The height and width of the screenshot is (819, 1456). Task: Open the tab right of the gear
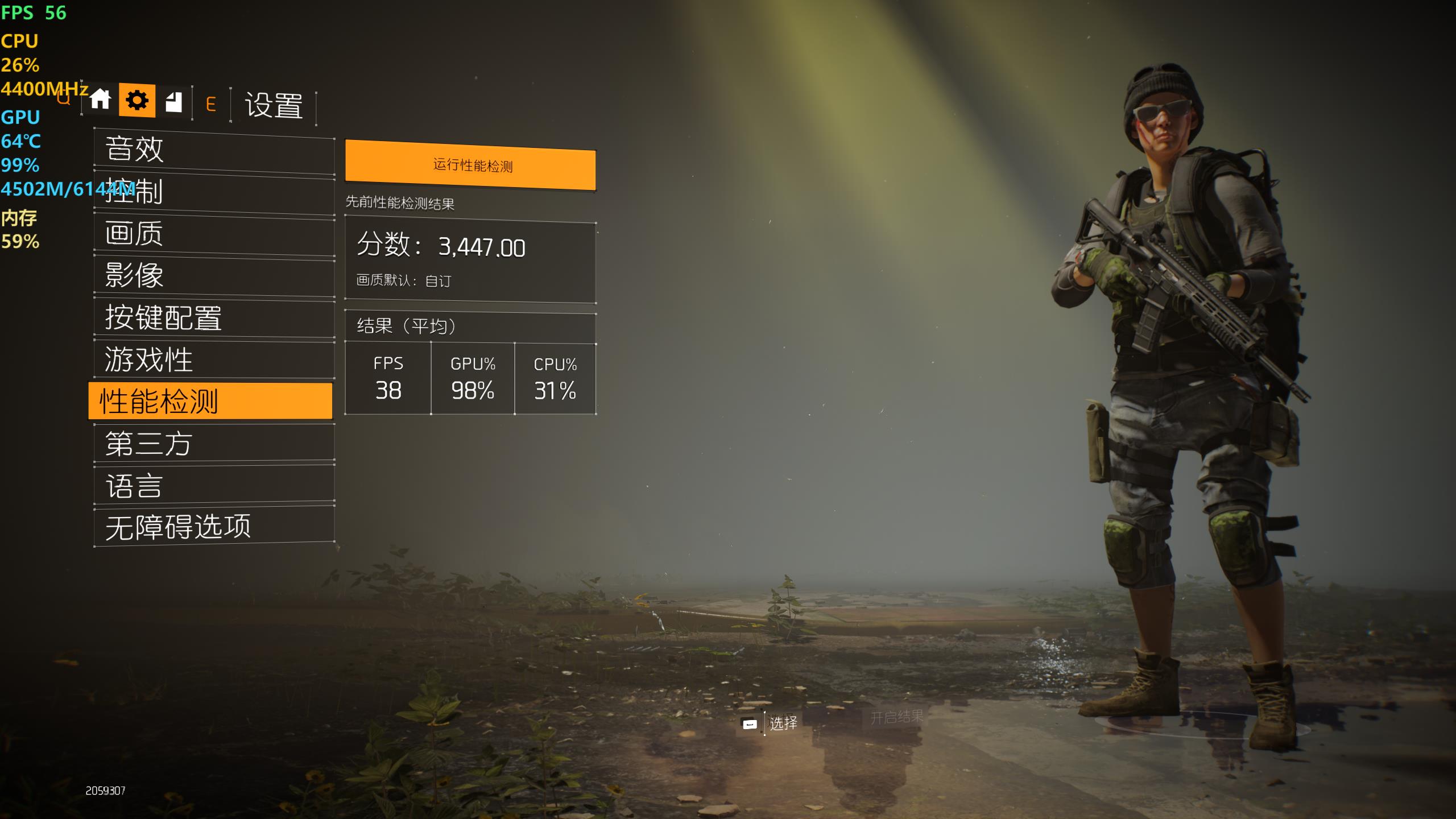coord(173,102)
